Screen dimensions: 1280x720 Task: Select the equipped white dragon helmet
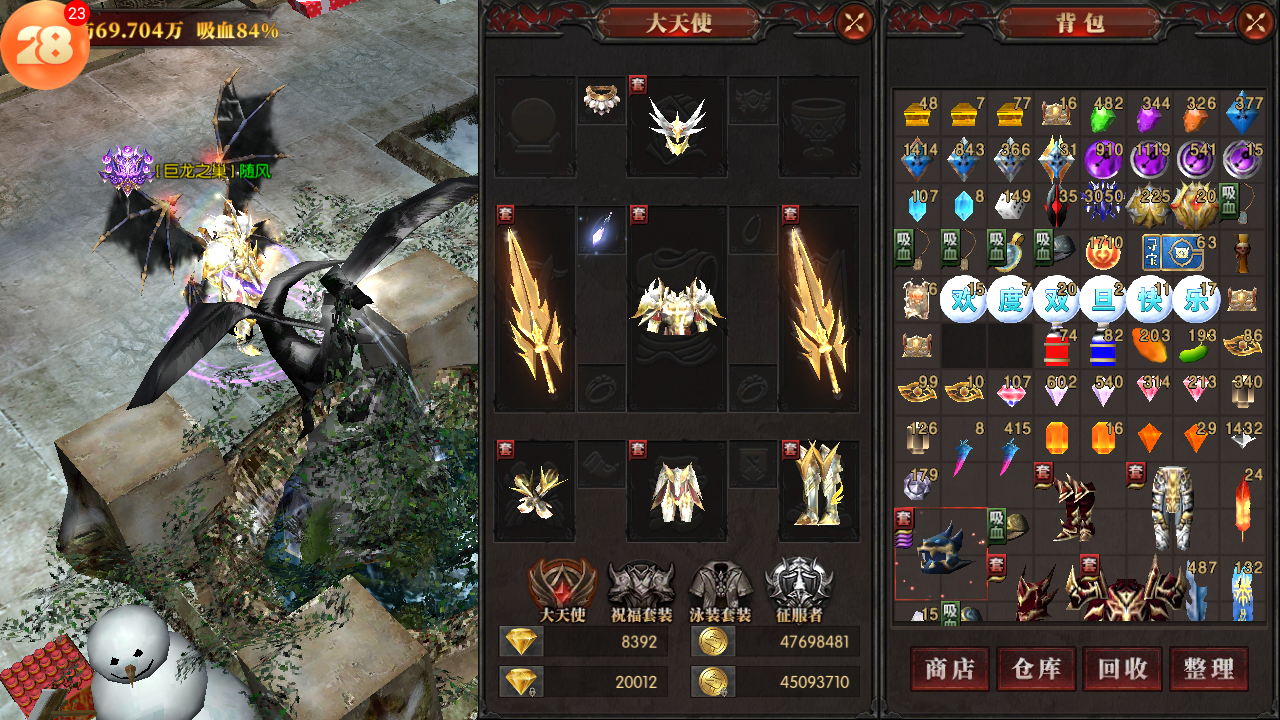coord(677,126)
